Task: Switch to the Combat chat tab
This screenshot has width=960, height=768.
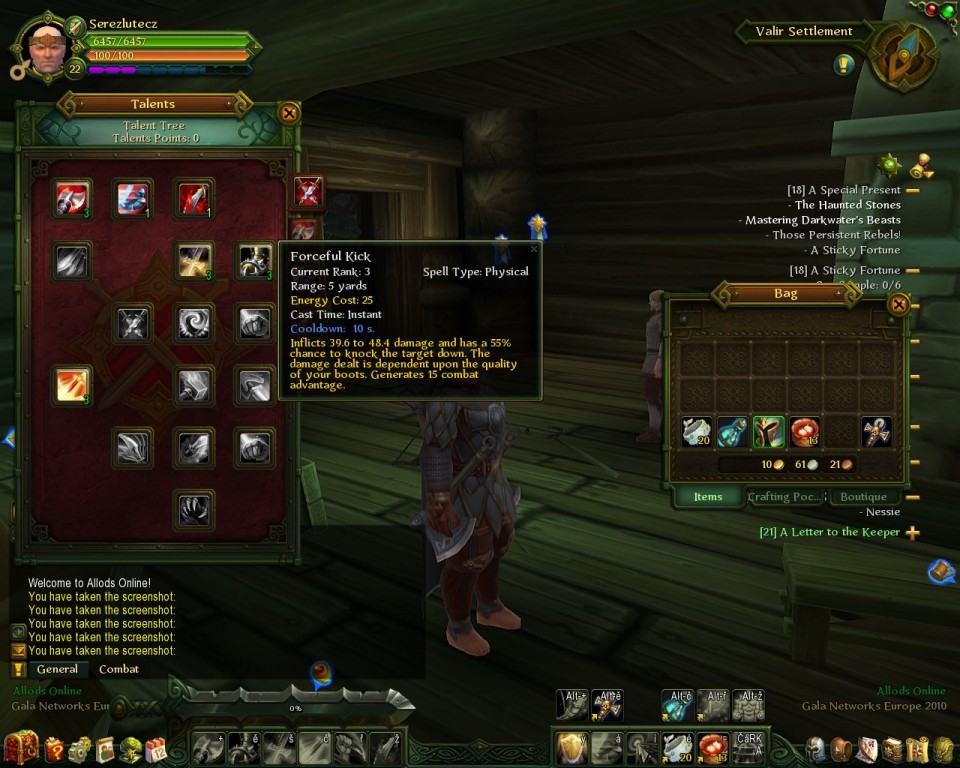Action: point(119,669)
